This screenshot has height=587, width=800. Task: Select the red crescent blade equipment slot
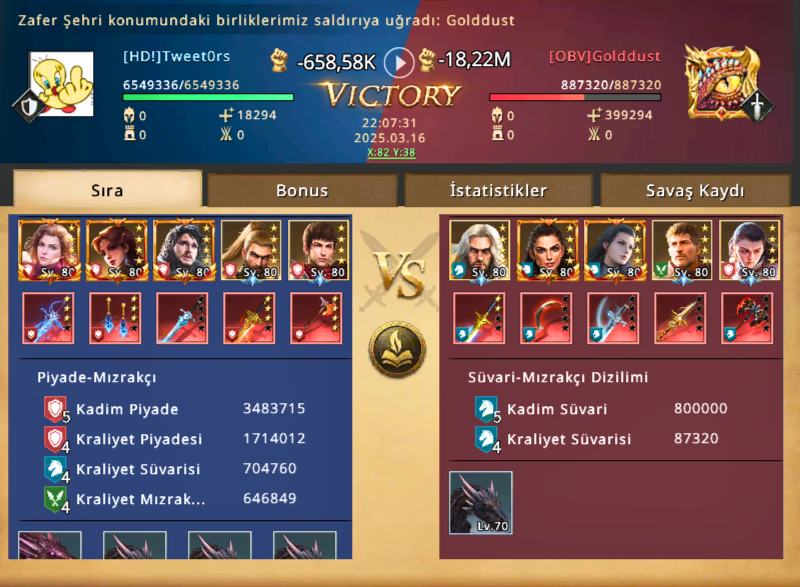pyautogui.click(x=546, y=319)
